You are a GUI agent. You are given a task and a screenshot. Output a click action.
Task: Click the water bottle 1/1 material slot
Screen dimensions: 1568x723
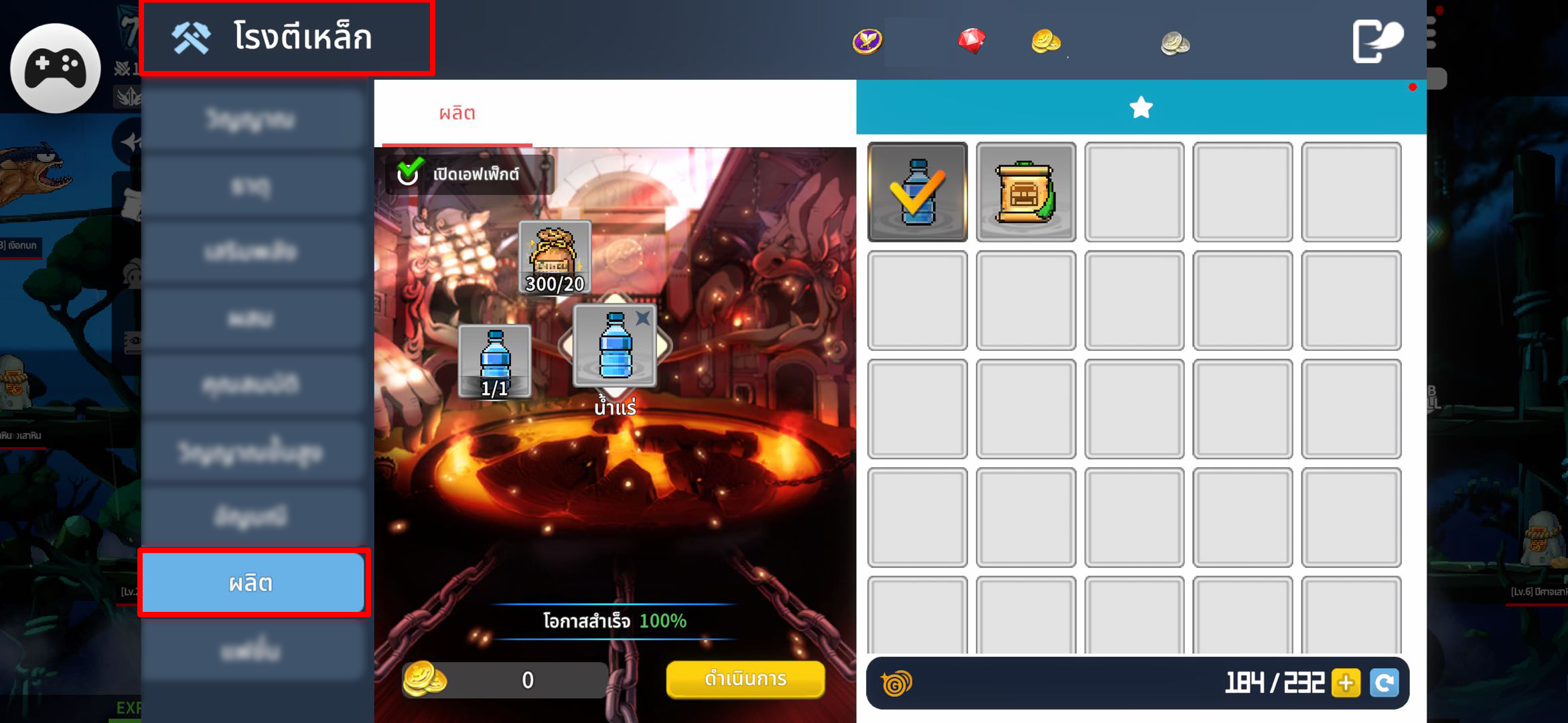pyautogui.click(x=495, y=361)
